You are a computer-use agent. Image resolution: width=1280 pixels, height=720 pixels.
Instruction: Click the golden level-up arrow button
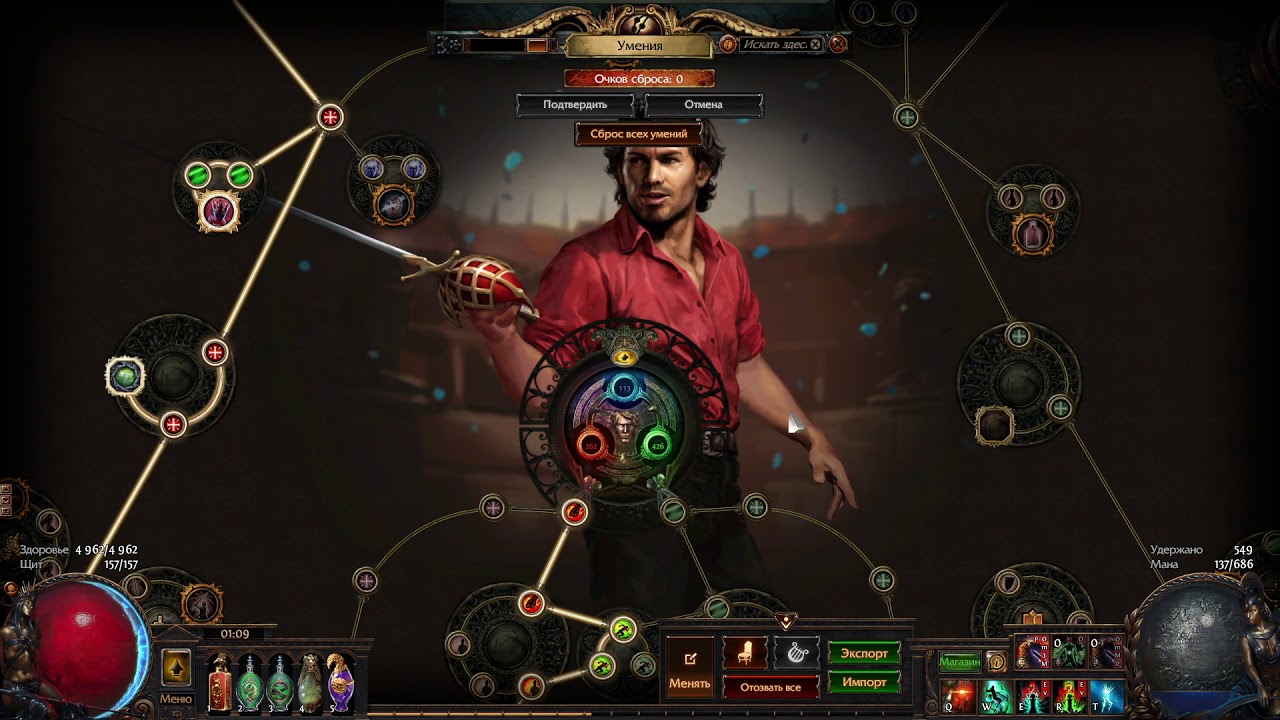pos(176,667)
